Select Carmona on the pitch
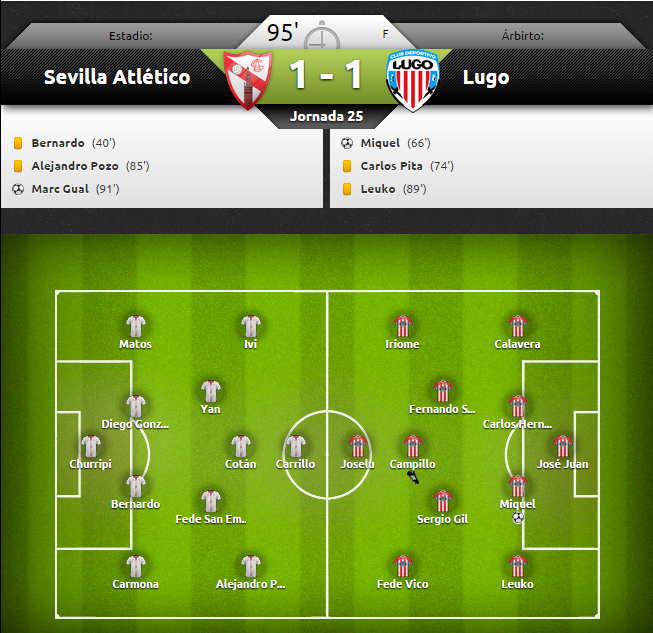The width and height of the screenshot is (653, 633). coord(136,566)
